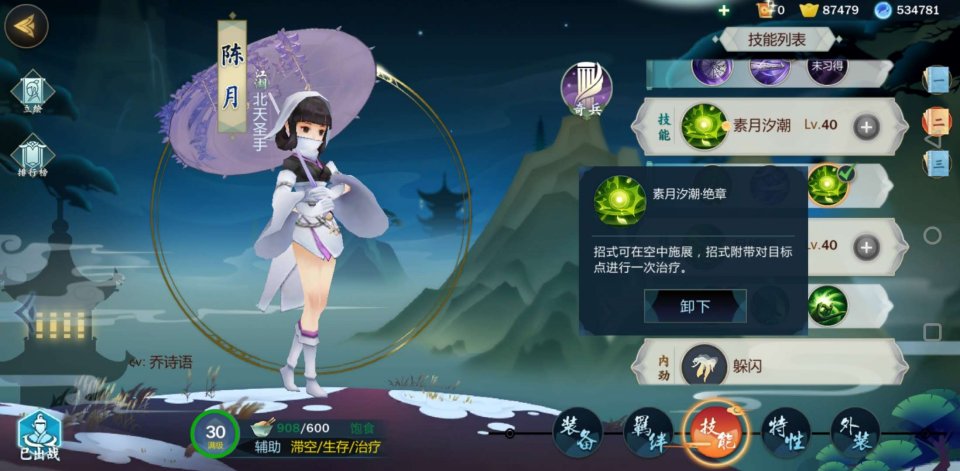Image resolution: width=960 pixels, height=471 pixels.
Task: Add currency with the top plus button
Action: click(724, 10)
